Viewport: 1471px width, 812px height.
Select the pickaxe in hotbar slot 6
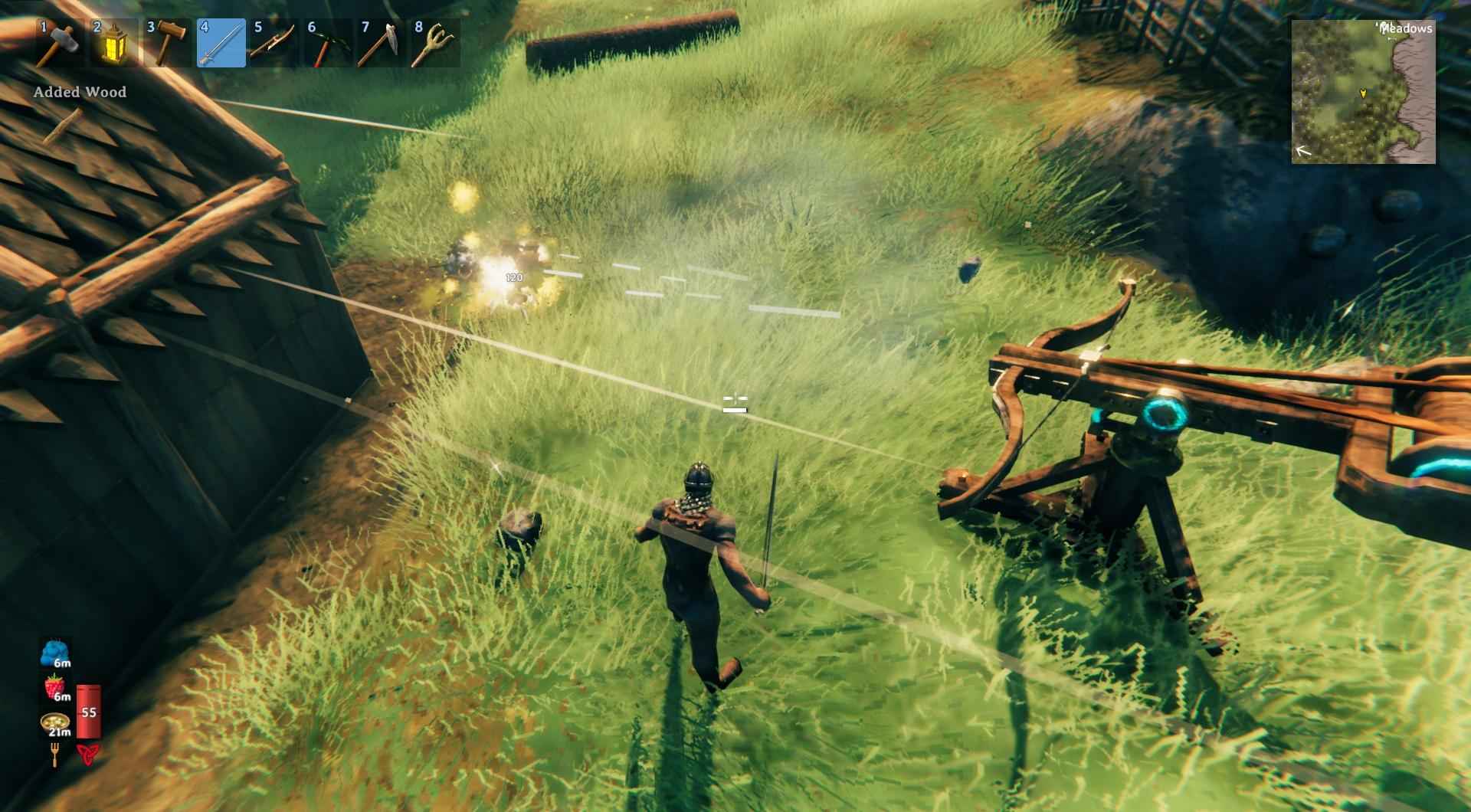pos(328,43)
